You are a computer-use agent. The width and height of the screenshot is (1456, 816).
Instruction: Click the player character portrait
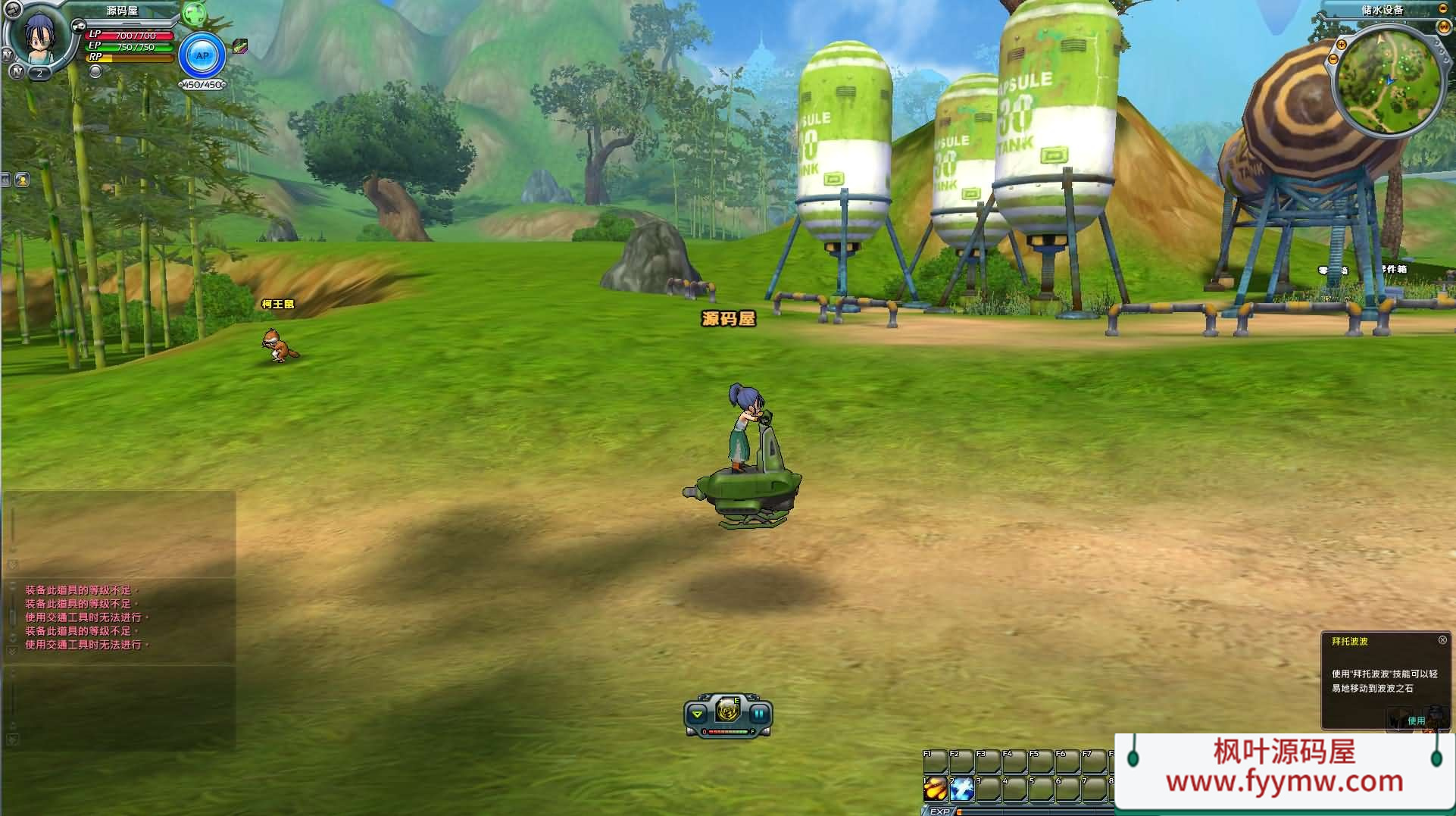[38, 38]
